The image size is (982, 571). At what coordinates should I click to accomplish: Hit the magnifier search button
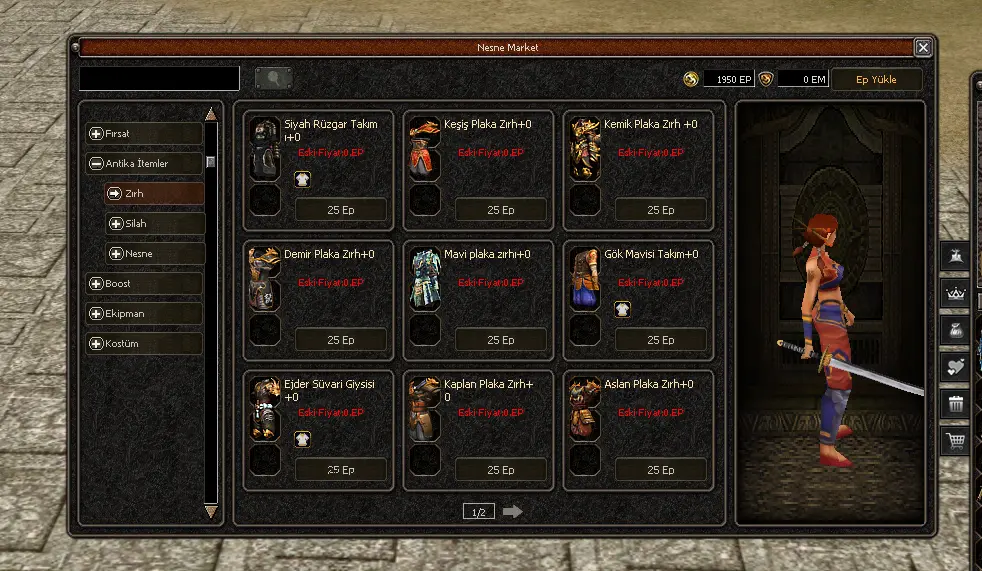273,79
